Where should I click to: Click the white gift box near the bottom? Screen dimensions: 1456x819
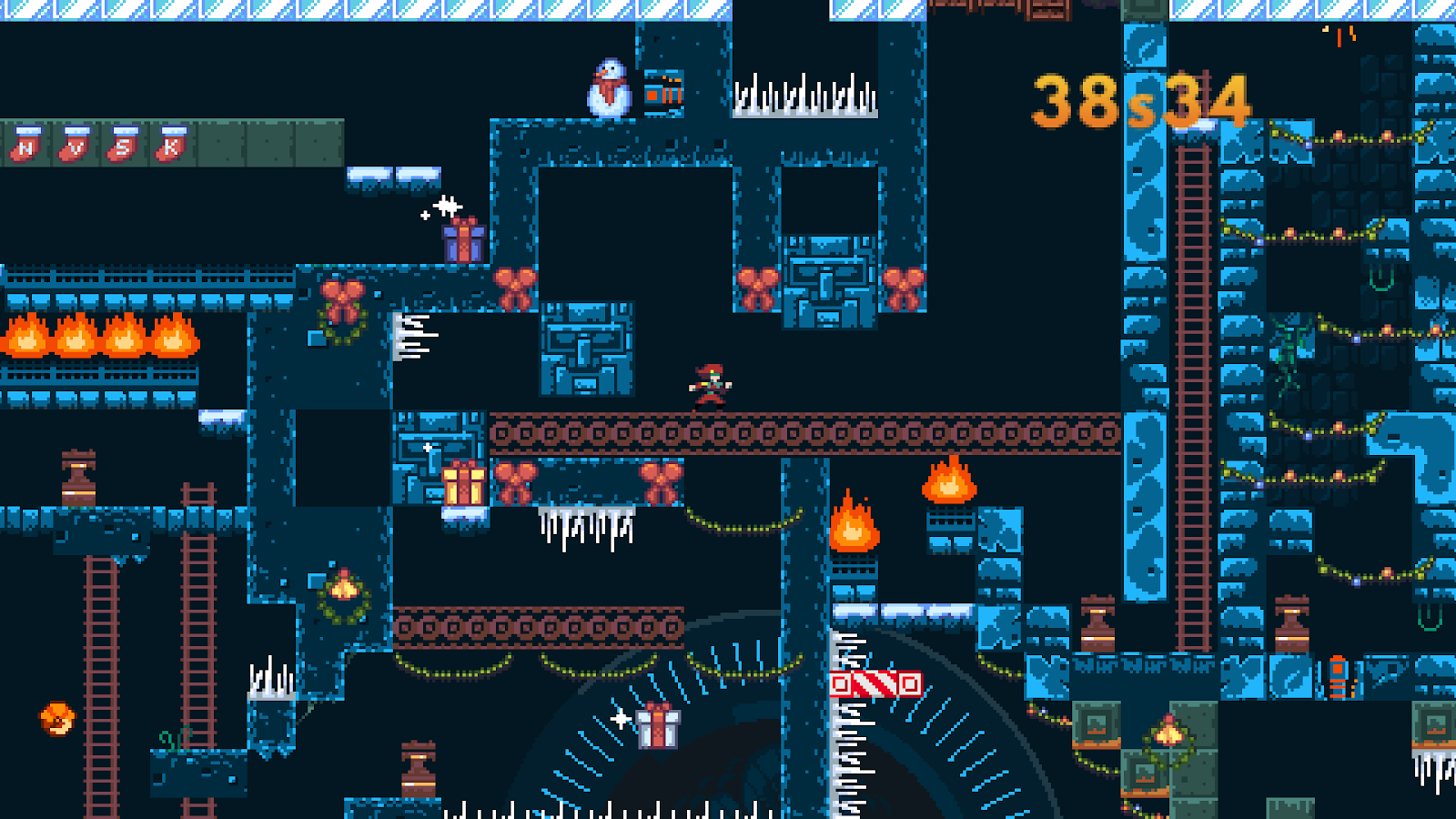657,728
